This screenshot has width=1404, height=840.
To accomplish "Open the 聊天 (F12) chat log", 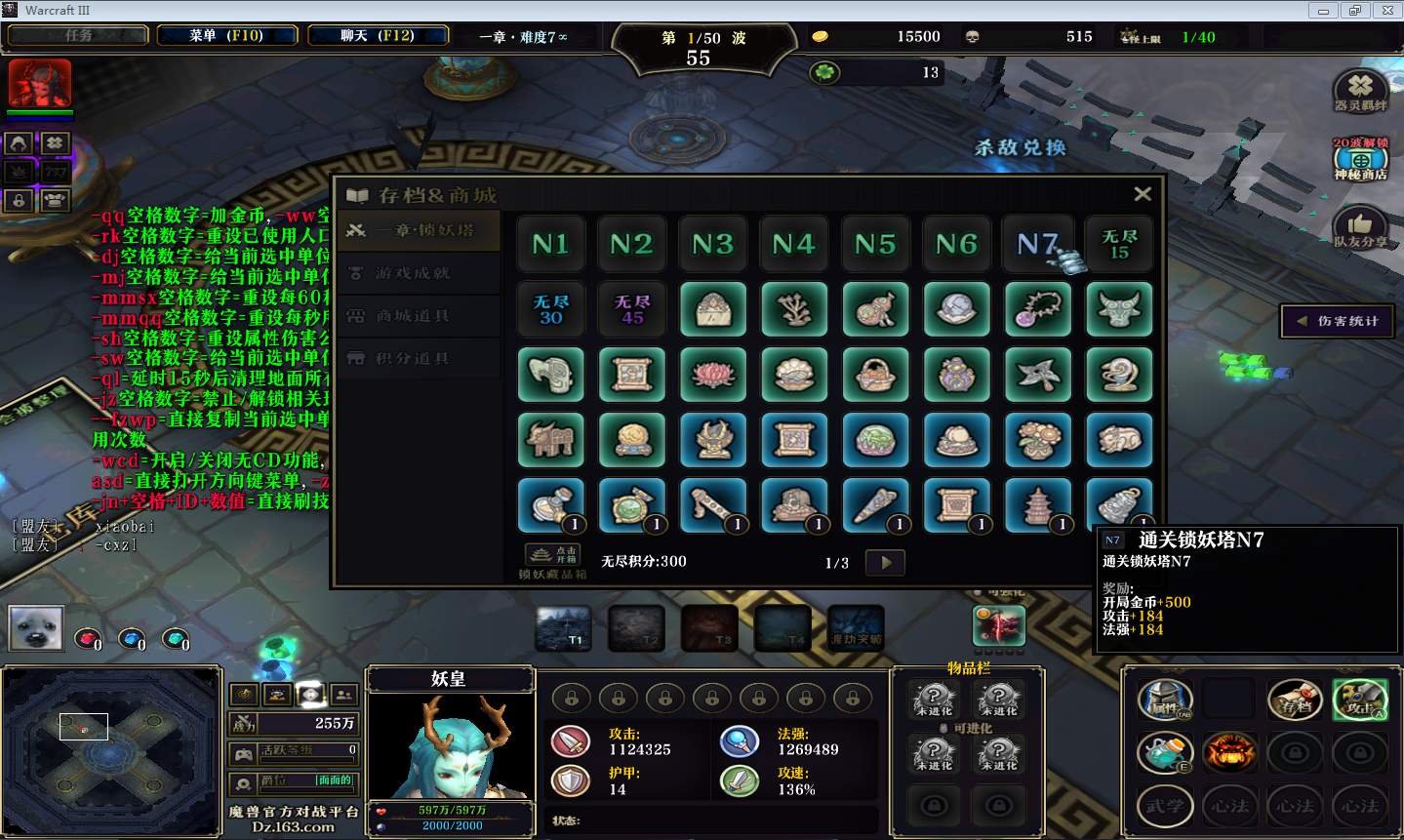I will 378,36.
